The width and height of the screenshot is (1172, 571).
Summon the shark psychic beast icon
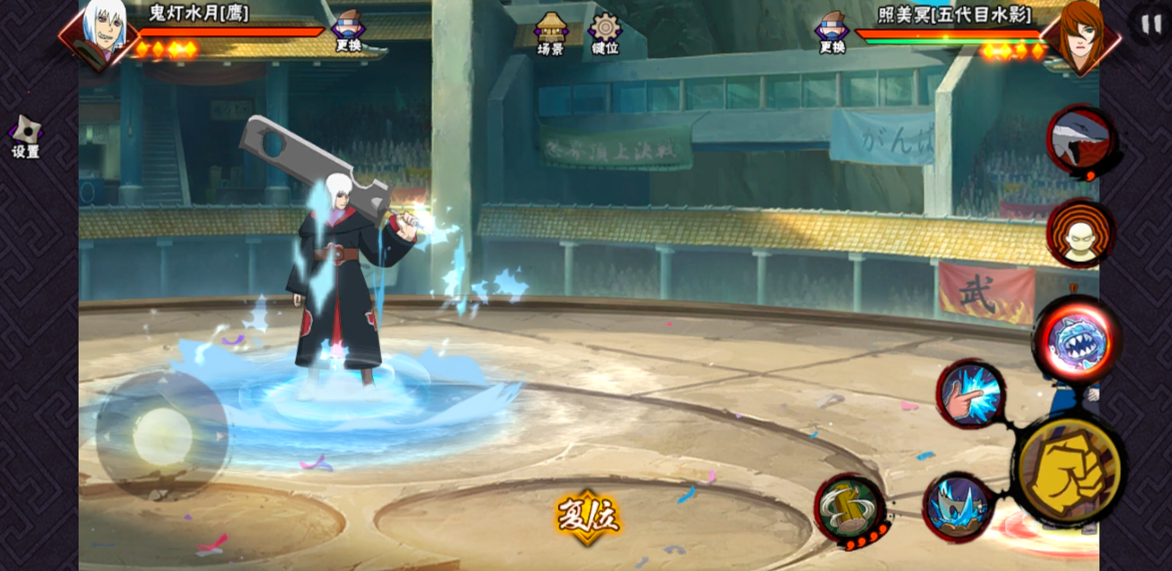[1080, 141]
